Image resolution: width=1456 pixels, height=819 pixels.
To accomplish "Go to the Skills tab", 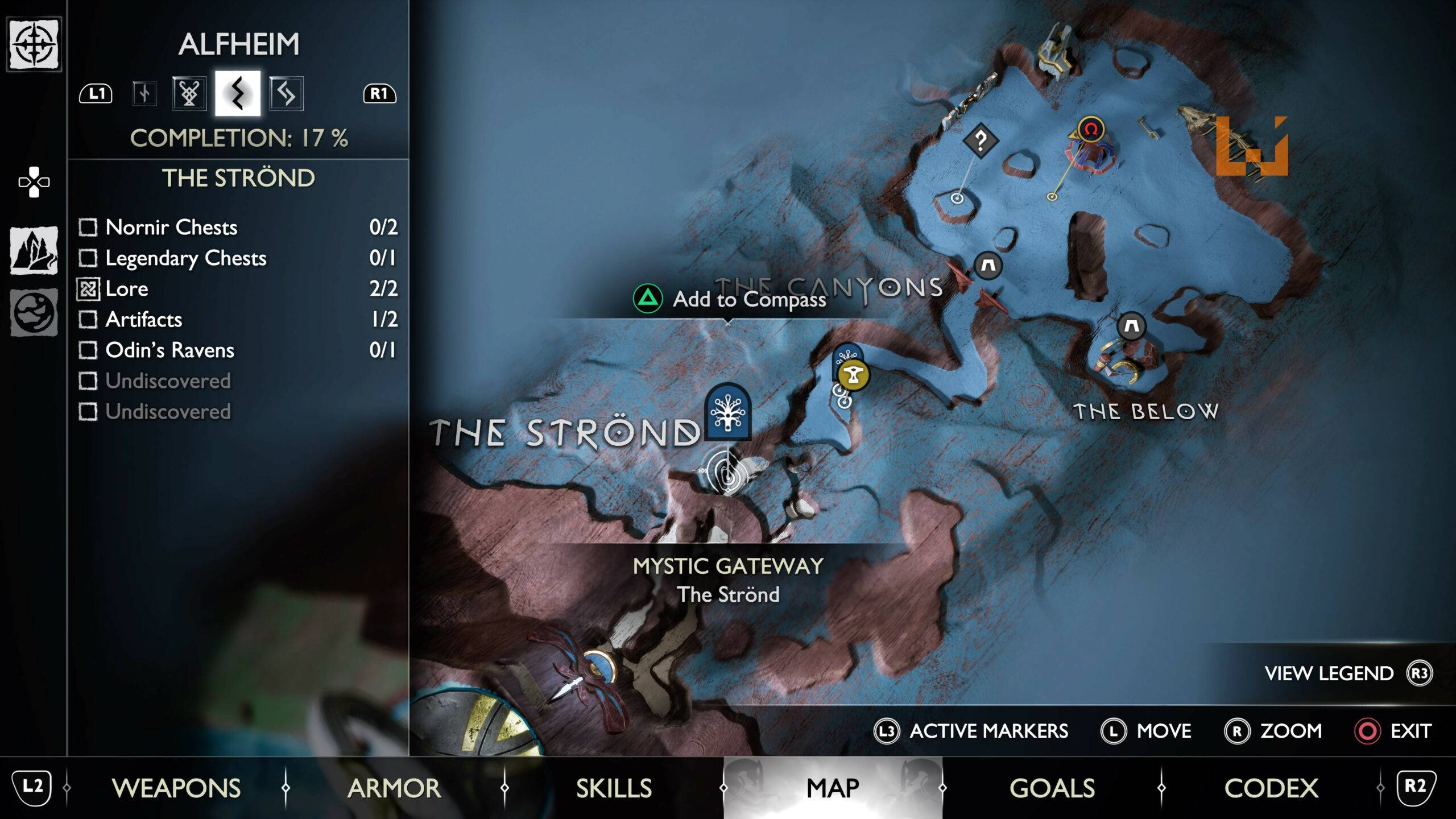I will tap(614, 788).
